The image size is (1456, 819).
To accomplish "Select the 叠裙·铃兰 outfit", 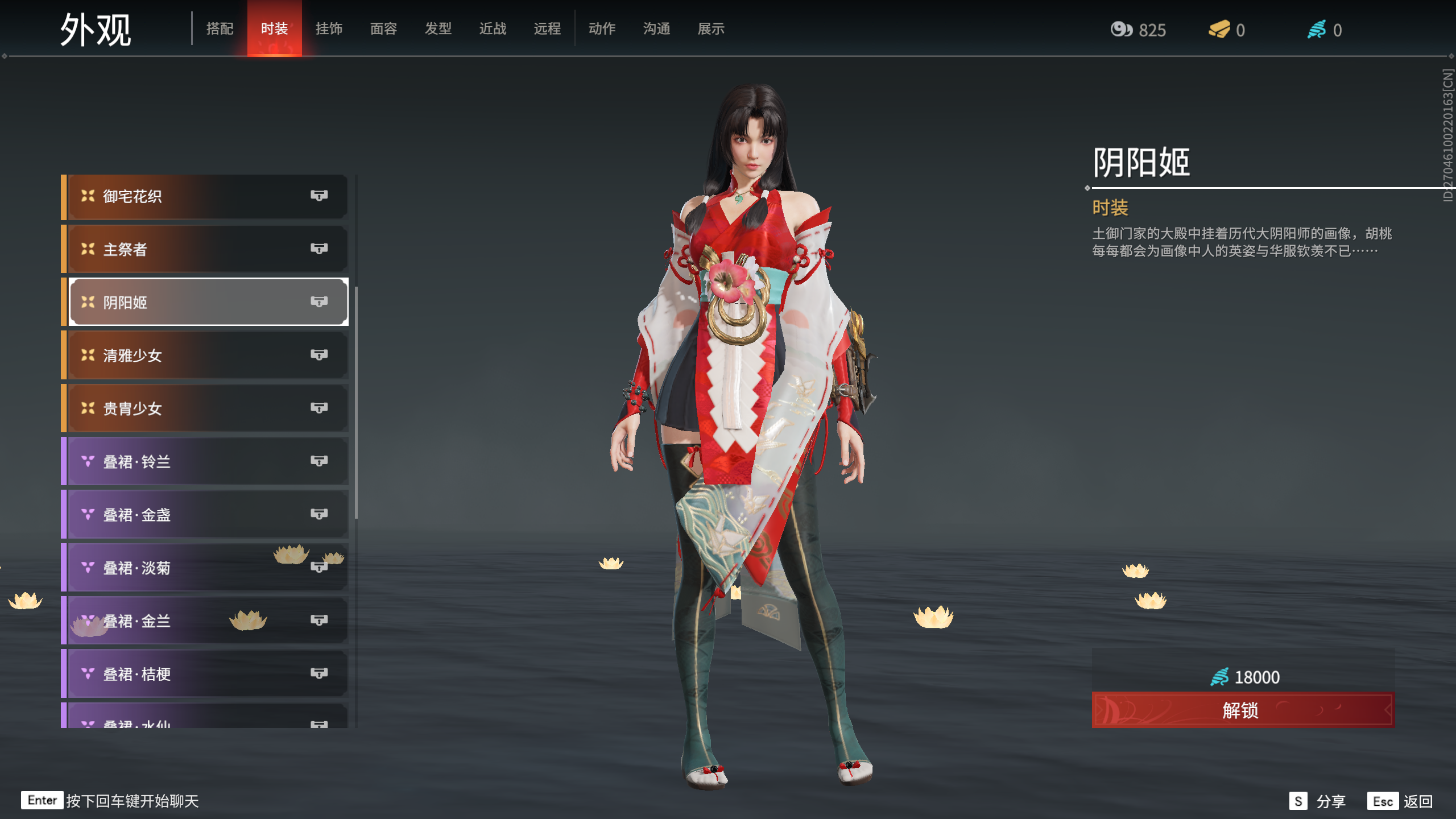I will coord(205,461).
